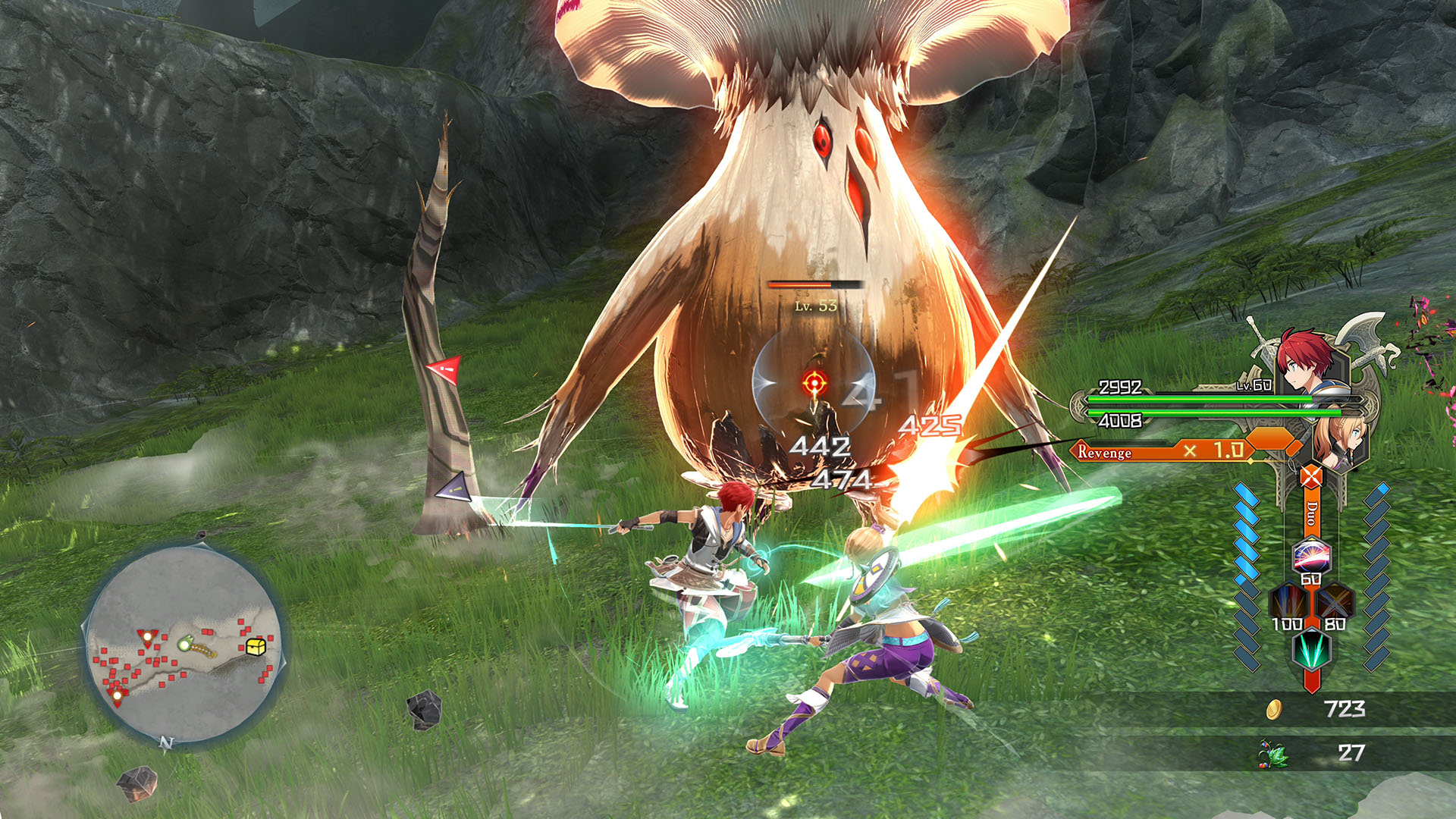
Task: Use the skill icon costing 100
Action: pyautogui.click(x=1288, y=603)
